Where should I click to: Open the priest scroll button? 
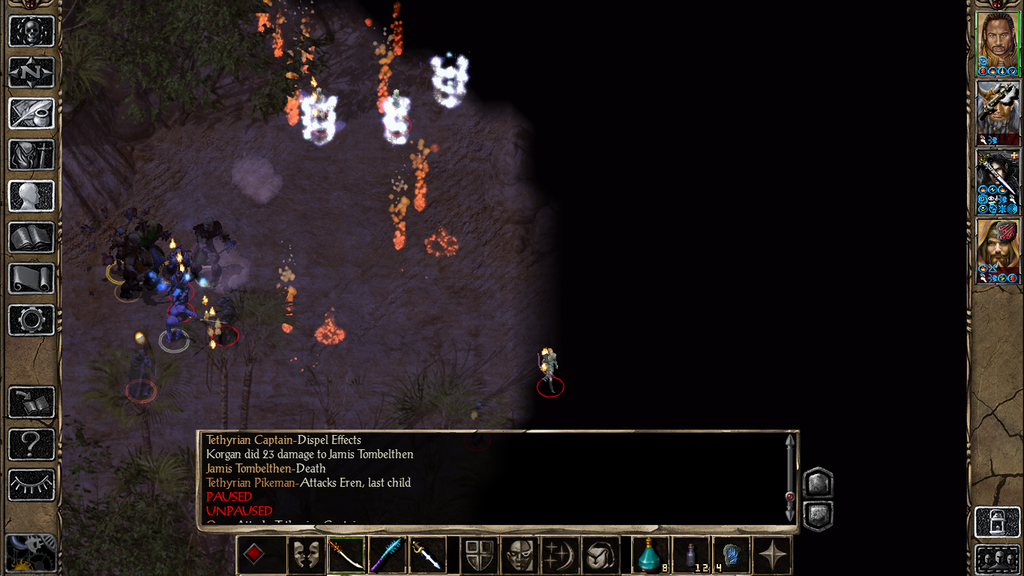[x=31, y=278]
